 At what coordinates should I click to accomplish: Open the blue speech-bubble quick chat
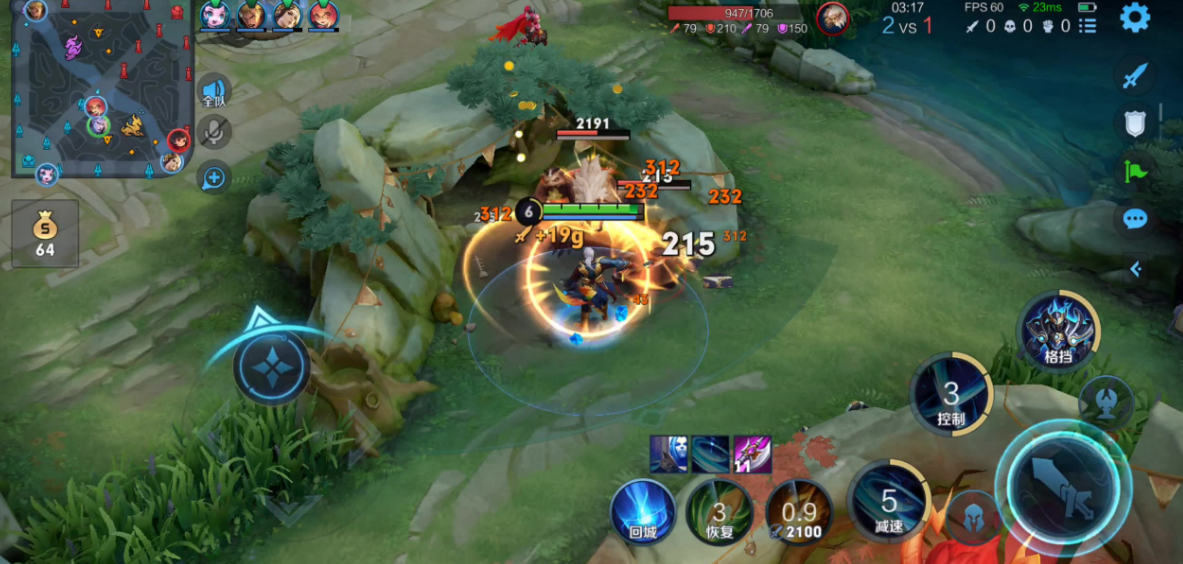point(1135,219)
